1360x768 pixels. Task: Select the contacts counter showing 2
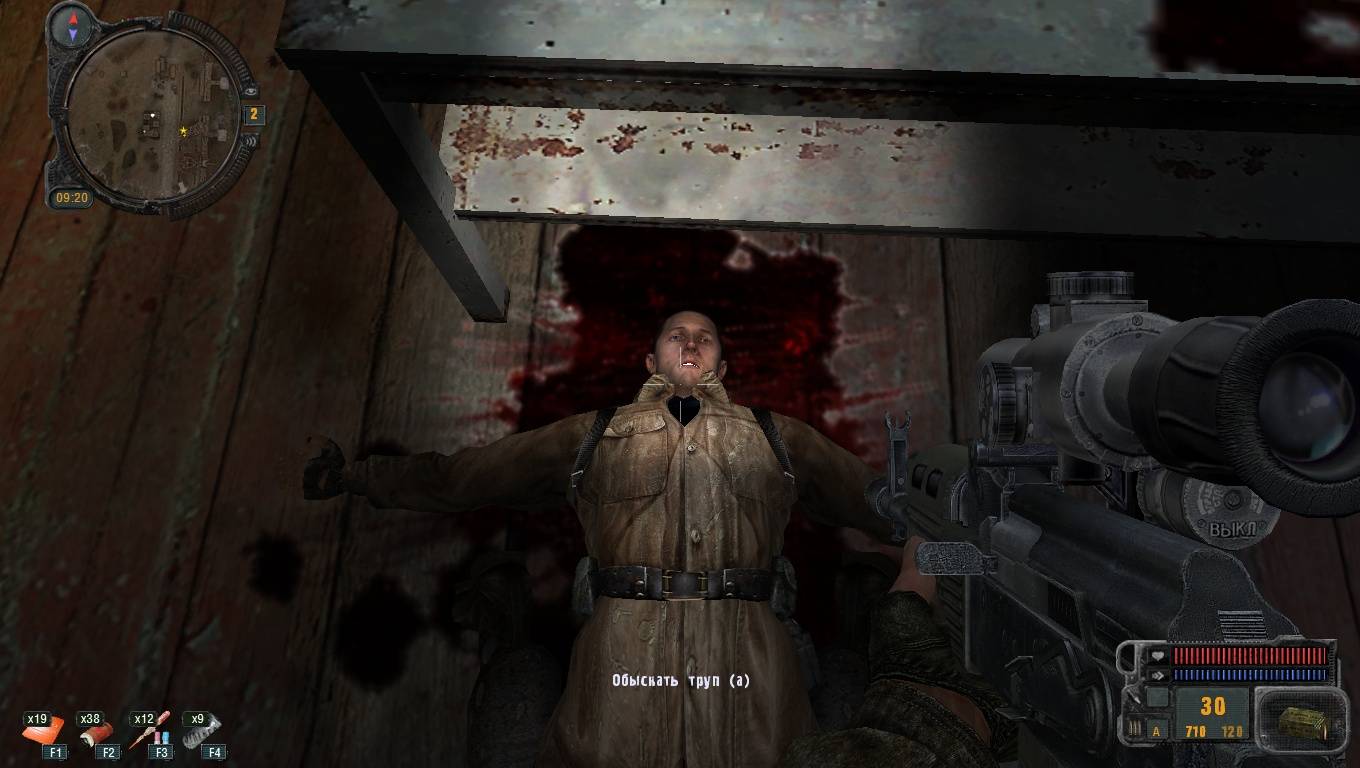click(x=253, y=115)
